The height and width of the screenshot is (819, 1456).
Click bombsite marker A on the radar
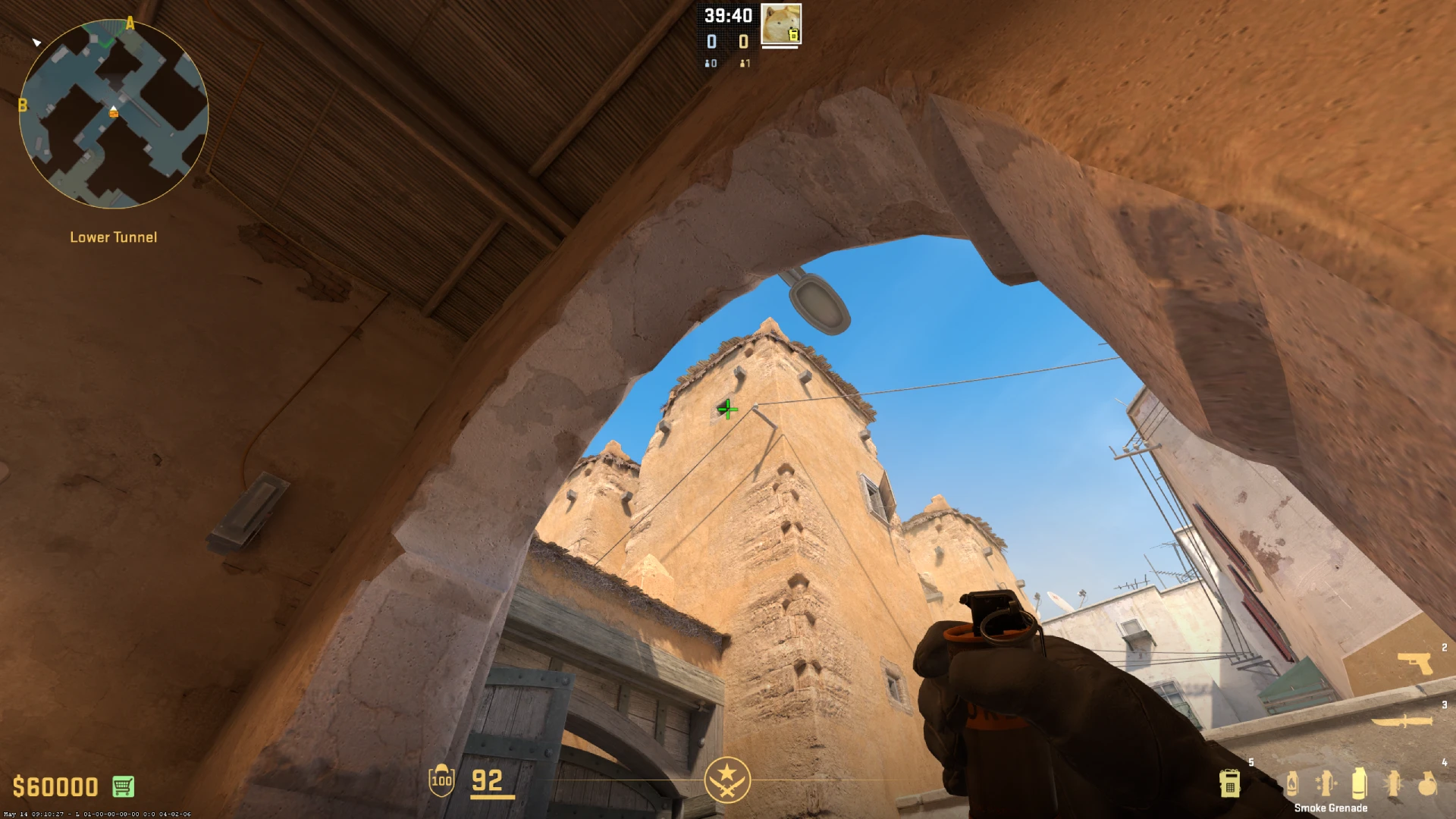(x=130, y=24)
